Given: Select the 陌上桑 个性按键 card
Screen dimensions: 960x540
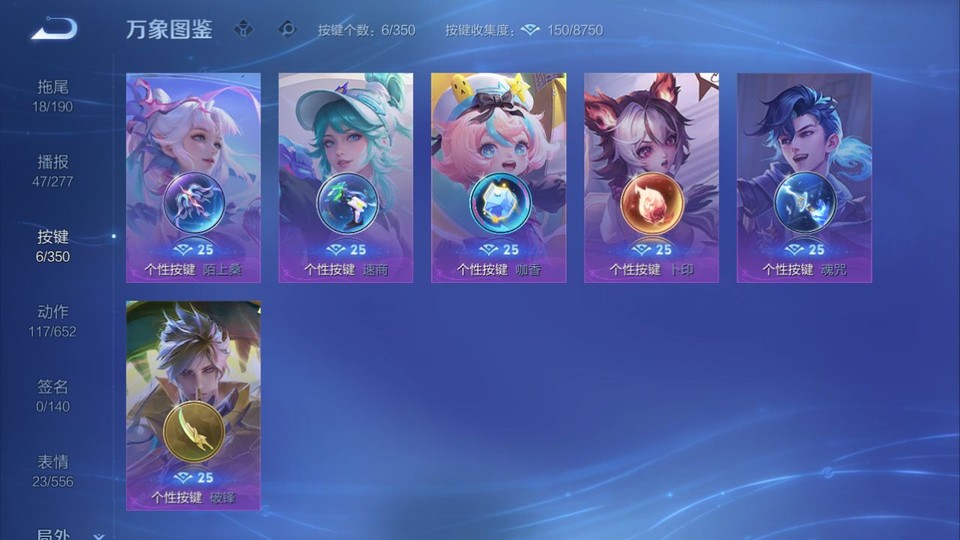Looking at the screenshot, I should [x=193, y=177].
